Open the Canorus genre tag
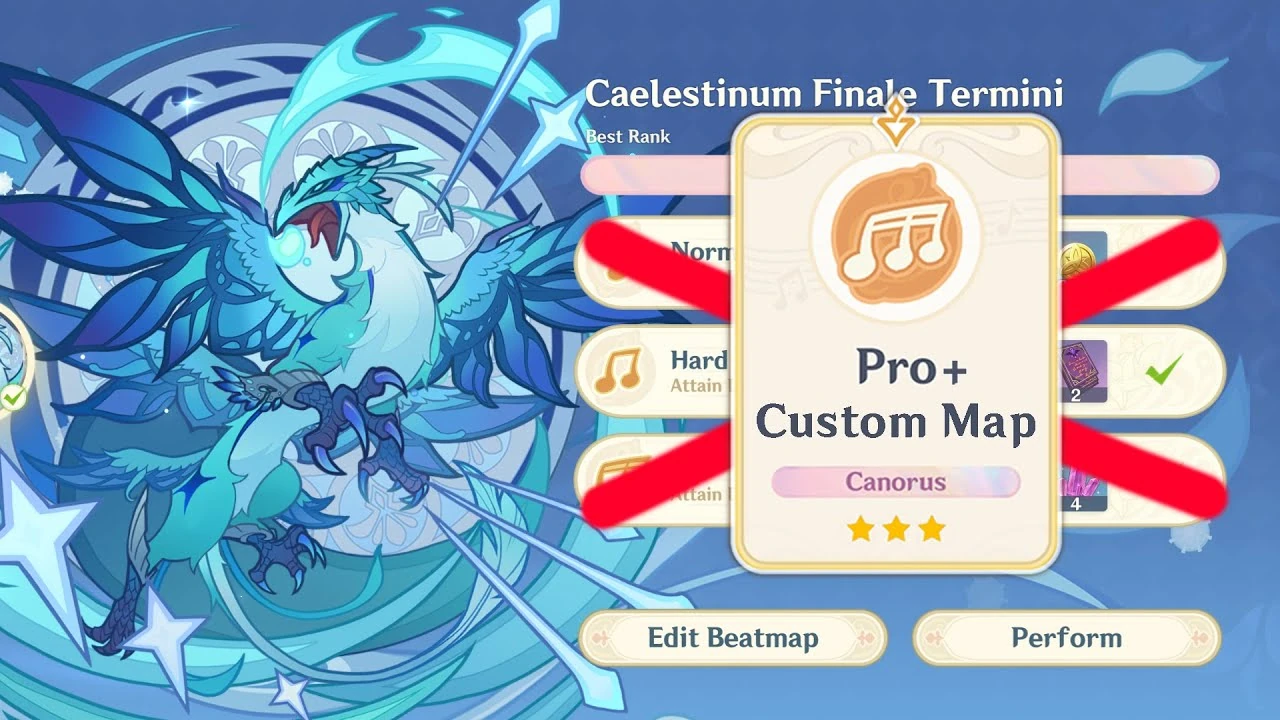This screenshot has height=720, width=1280. point(897,483)
